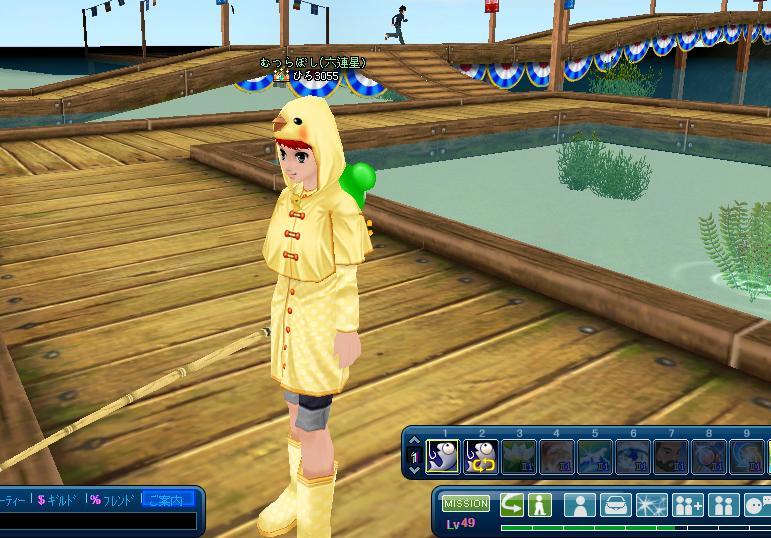Select the fishing hook skill in slot 1

pyautogui.click(x=442, y=457)
